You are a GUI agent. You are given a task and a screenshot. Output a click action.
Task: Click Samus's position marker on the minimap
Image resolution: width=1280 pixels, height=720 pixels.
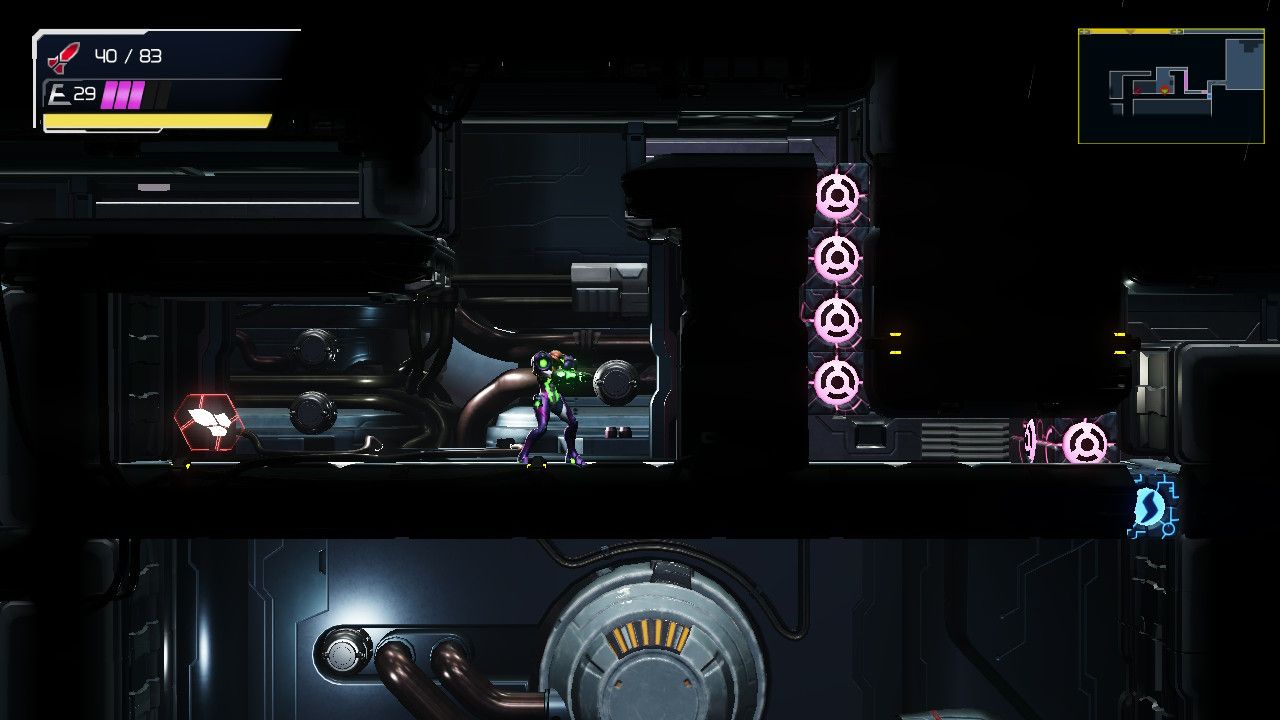1165,89
